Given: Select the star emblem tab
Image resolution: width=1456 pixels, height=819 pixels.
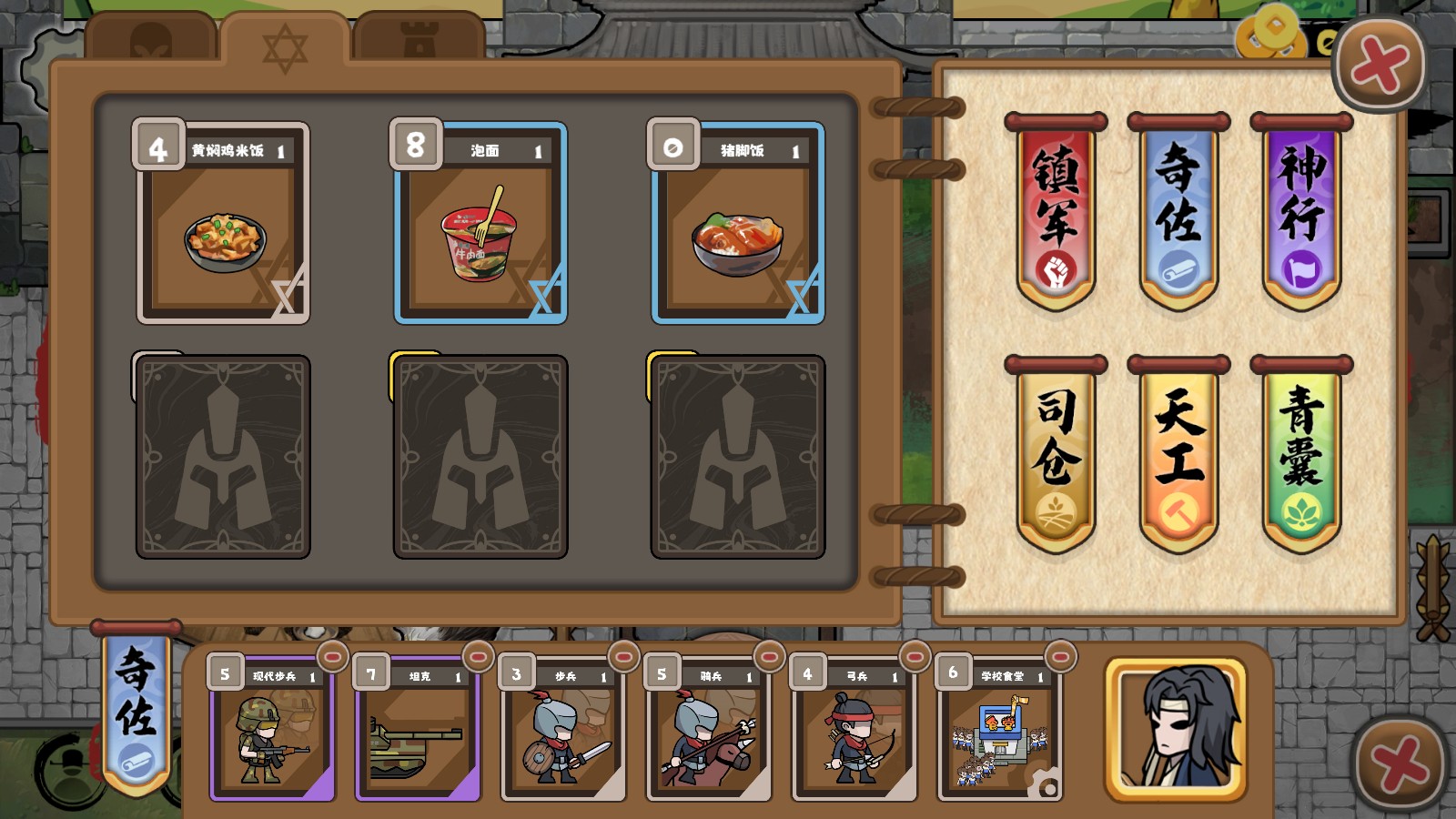Looking at the screenshot, I should click(x=286, y=44).
